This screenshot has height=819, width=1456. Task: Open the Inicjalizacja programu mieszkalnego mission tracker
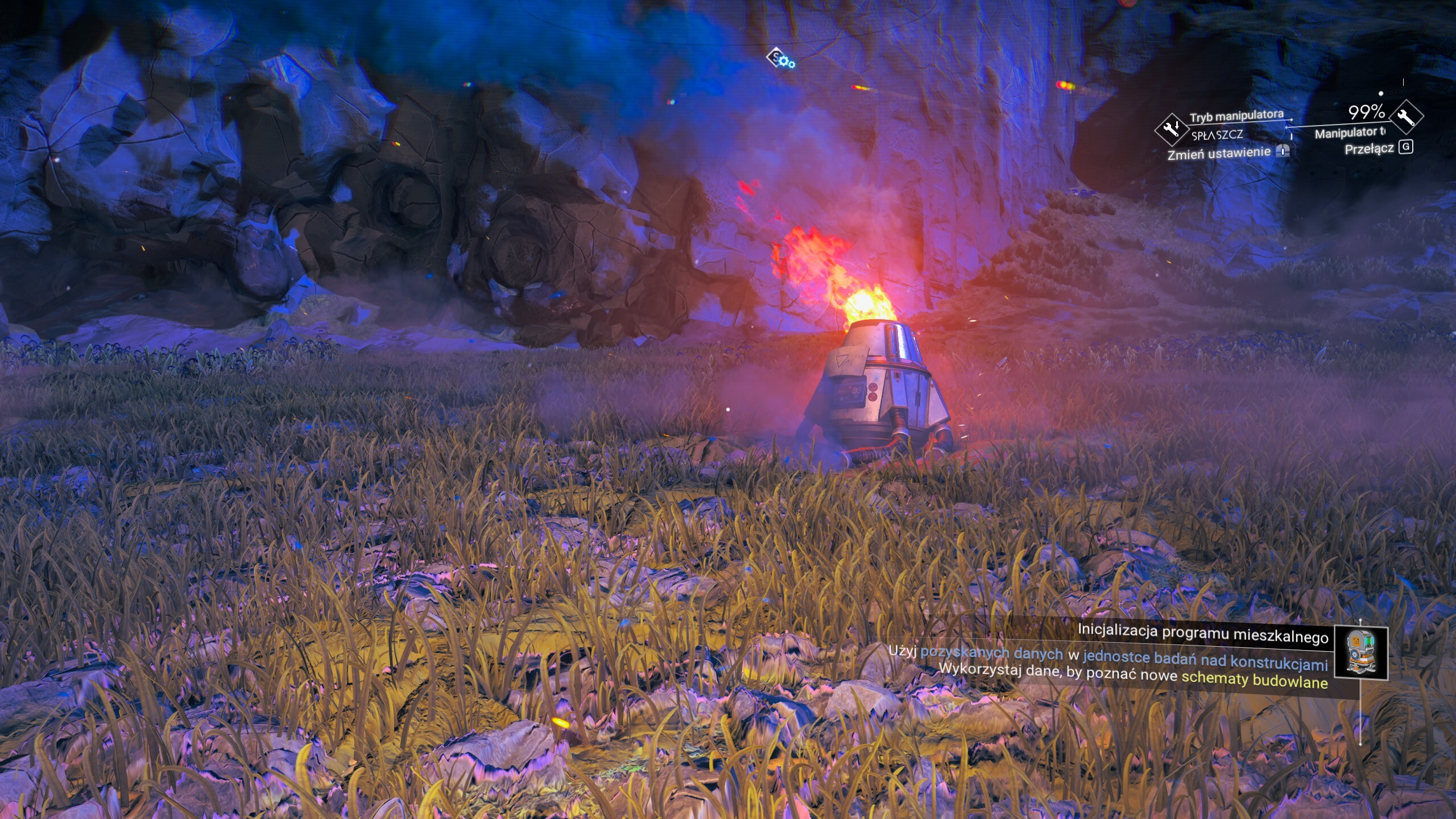(1202, 632)
